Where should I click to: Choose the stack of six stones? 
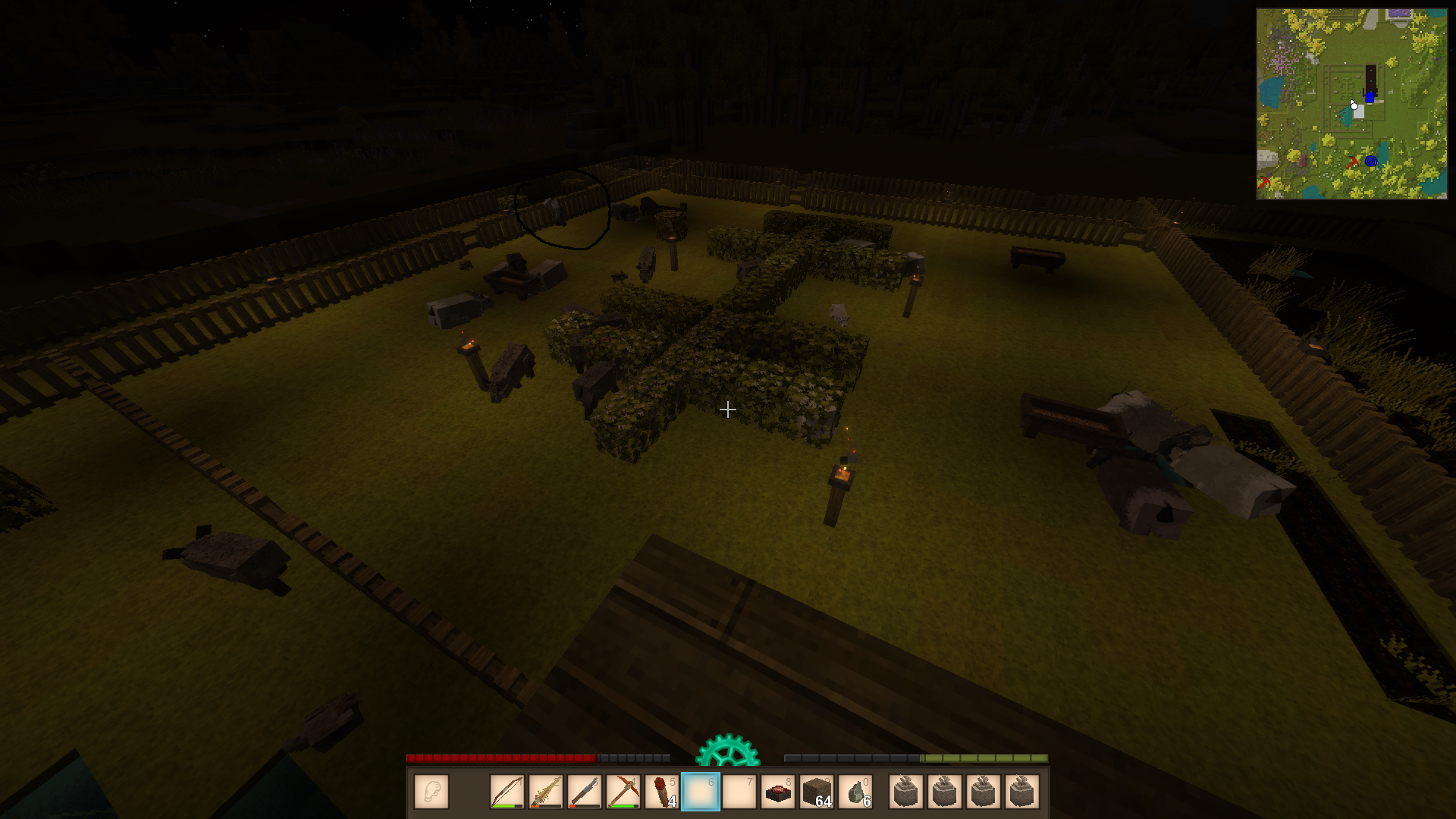855,792
